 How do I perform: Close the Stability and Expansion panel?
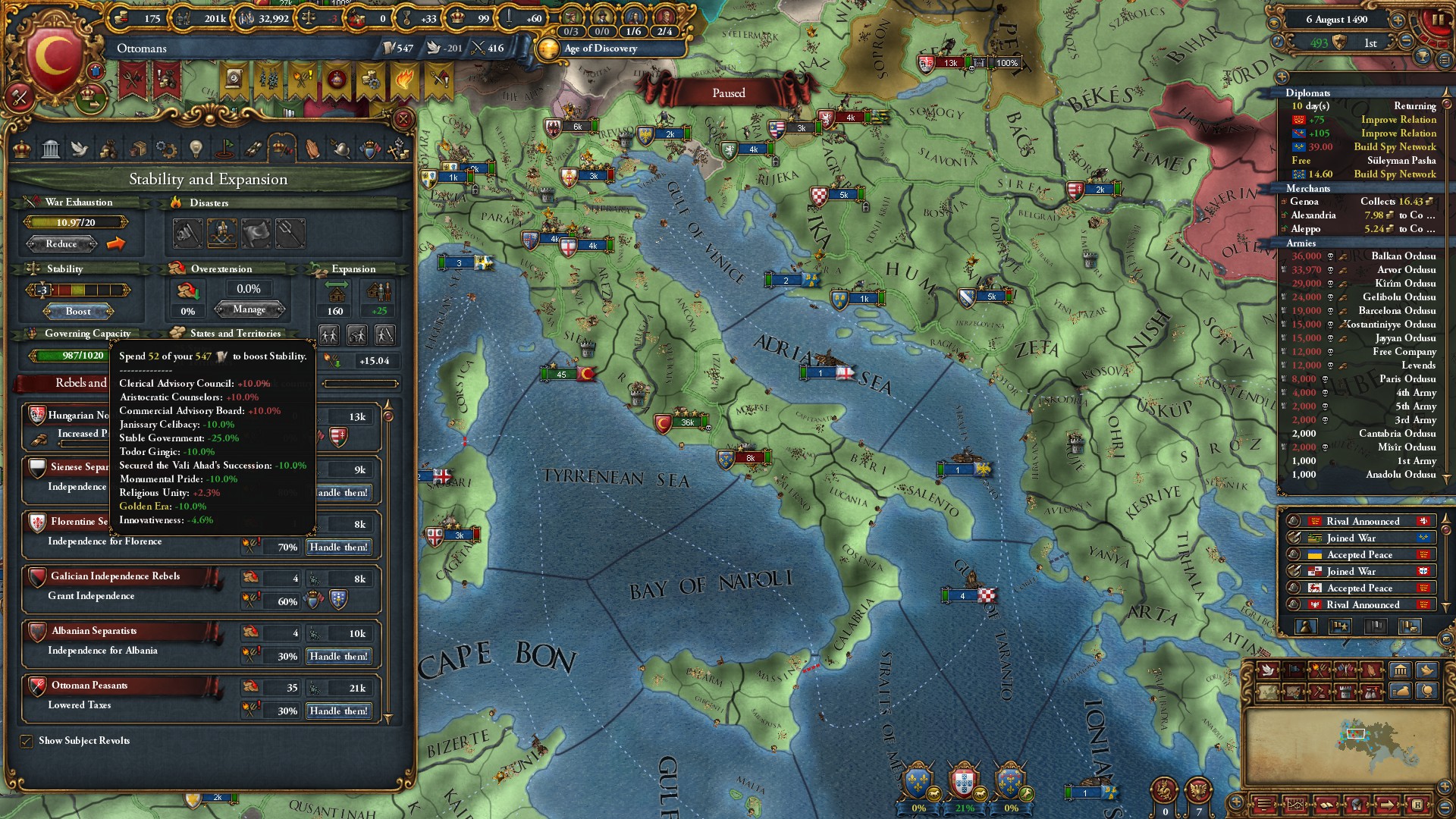pos(403,119)
